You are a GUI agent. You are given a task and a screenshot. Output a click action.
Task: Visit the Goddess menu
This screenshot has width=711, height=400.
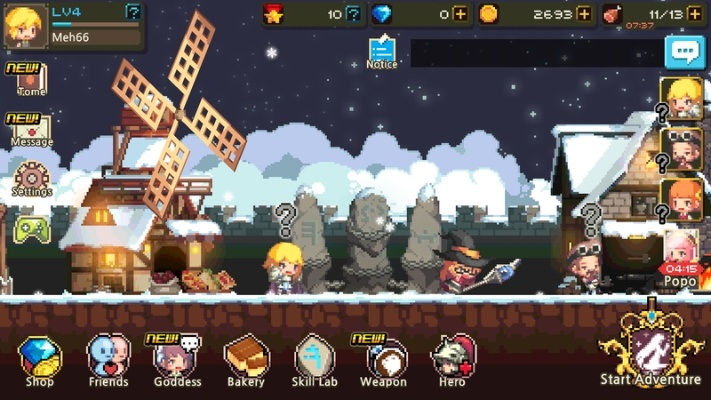coord(177,359)
